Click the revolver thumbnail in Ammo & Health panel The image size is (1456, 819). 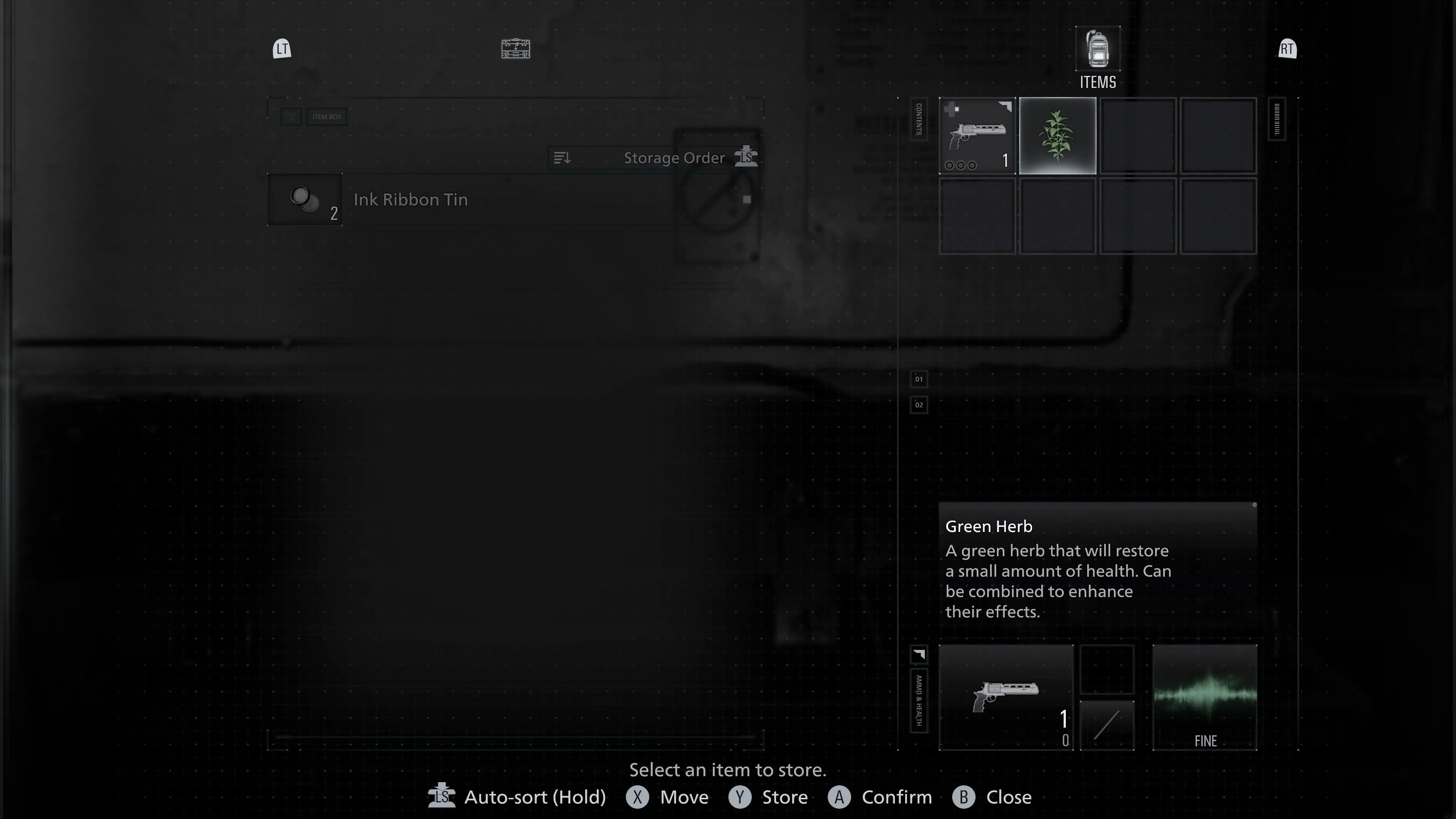point(1006,697)
